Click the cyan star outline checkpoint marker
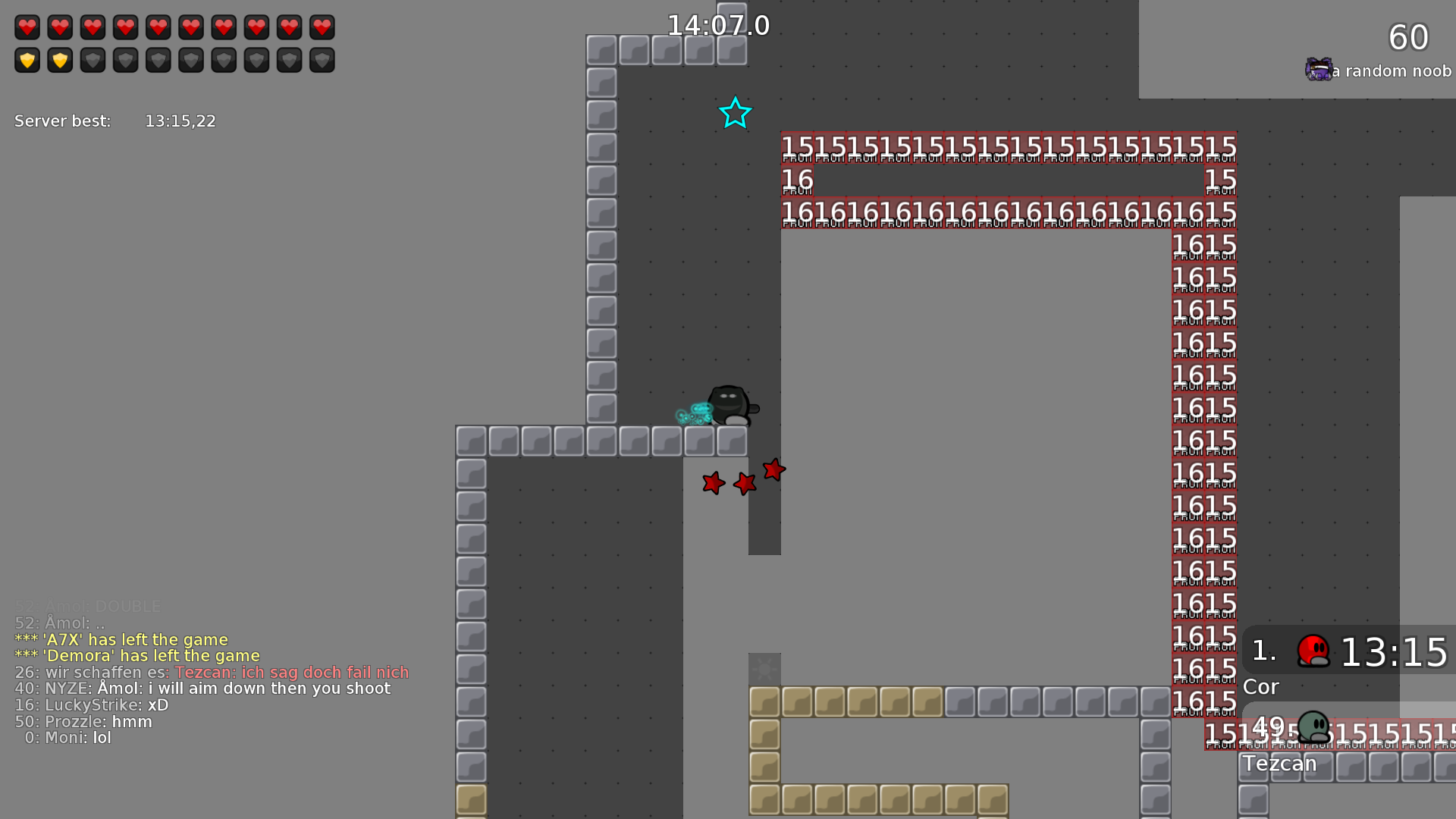 click(735, 113)
